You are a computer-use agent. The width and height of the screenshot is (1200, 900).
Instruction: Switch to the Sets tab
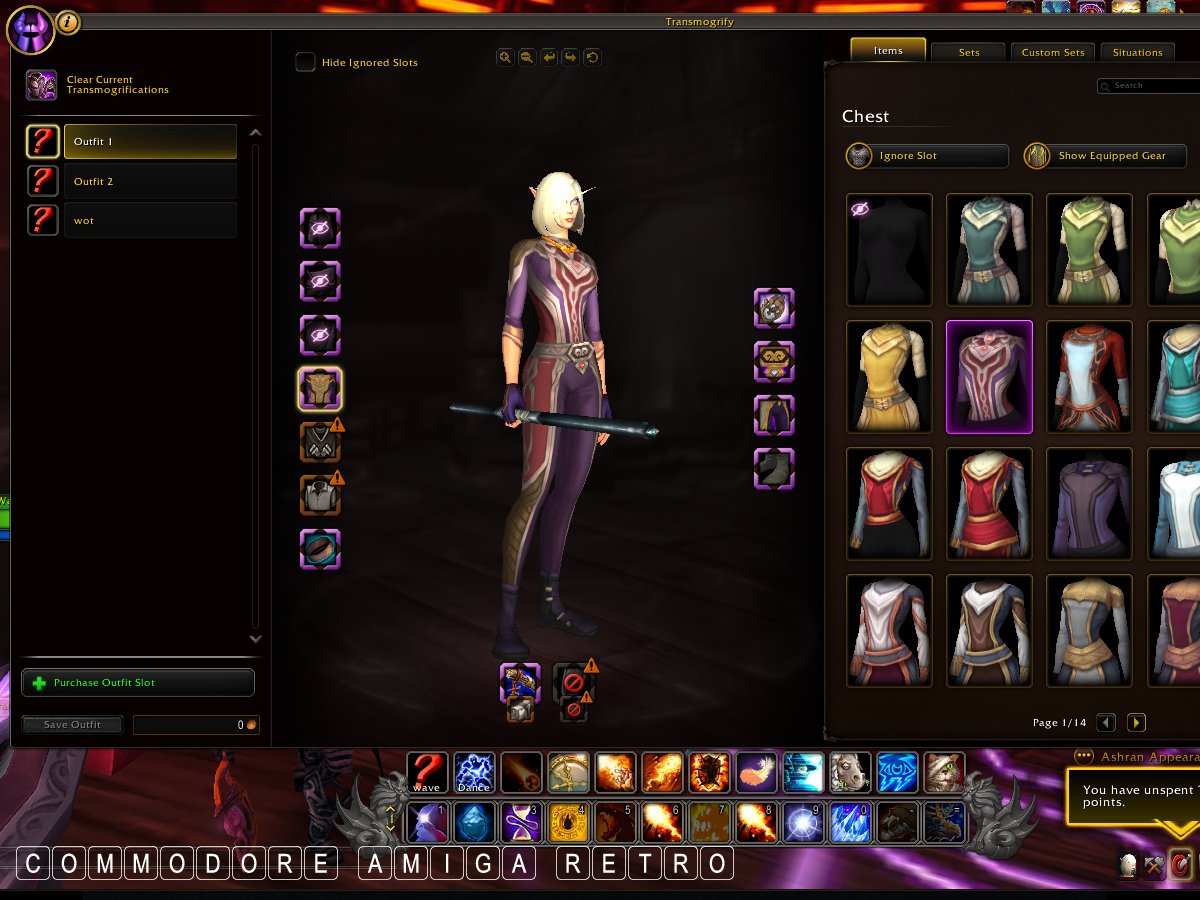tap(968, 52)
